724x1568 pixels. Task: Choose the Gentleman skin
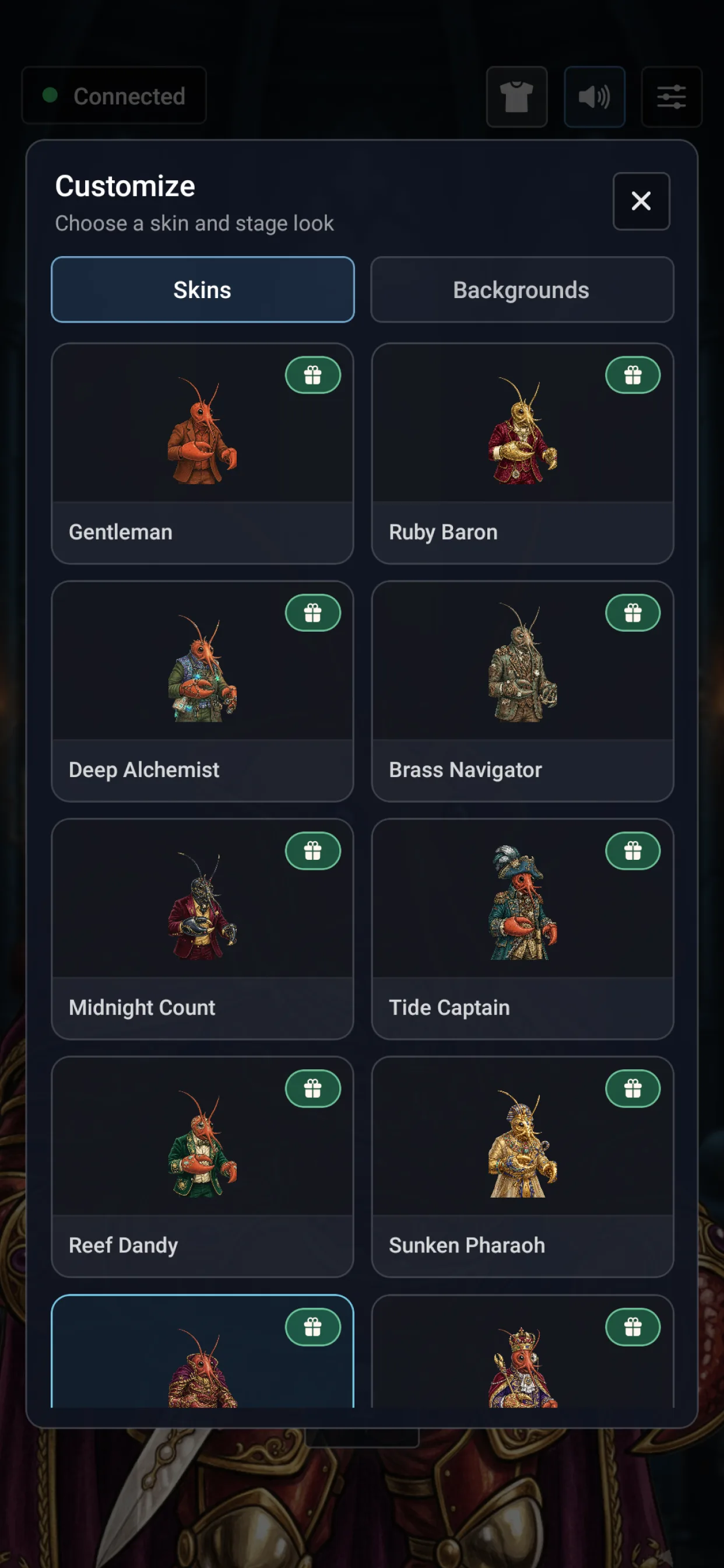[x=203, y=453]
